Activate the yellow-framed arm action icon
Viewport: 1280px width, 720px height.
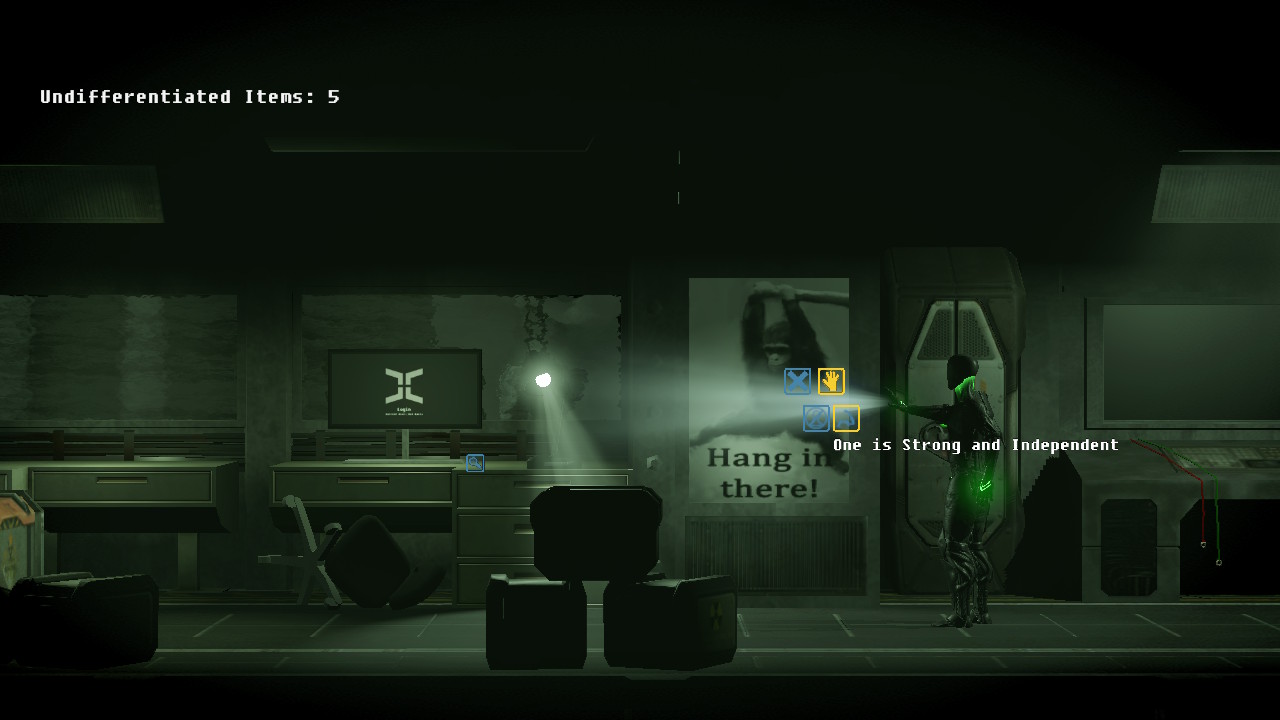(x=846, y=418)
